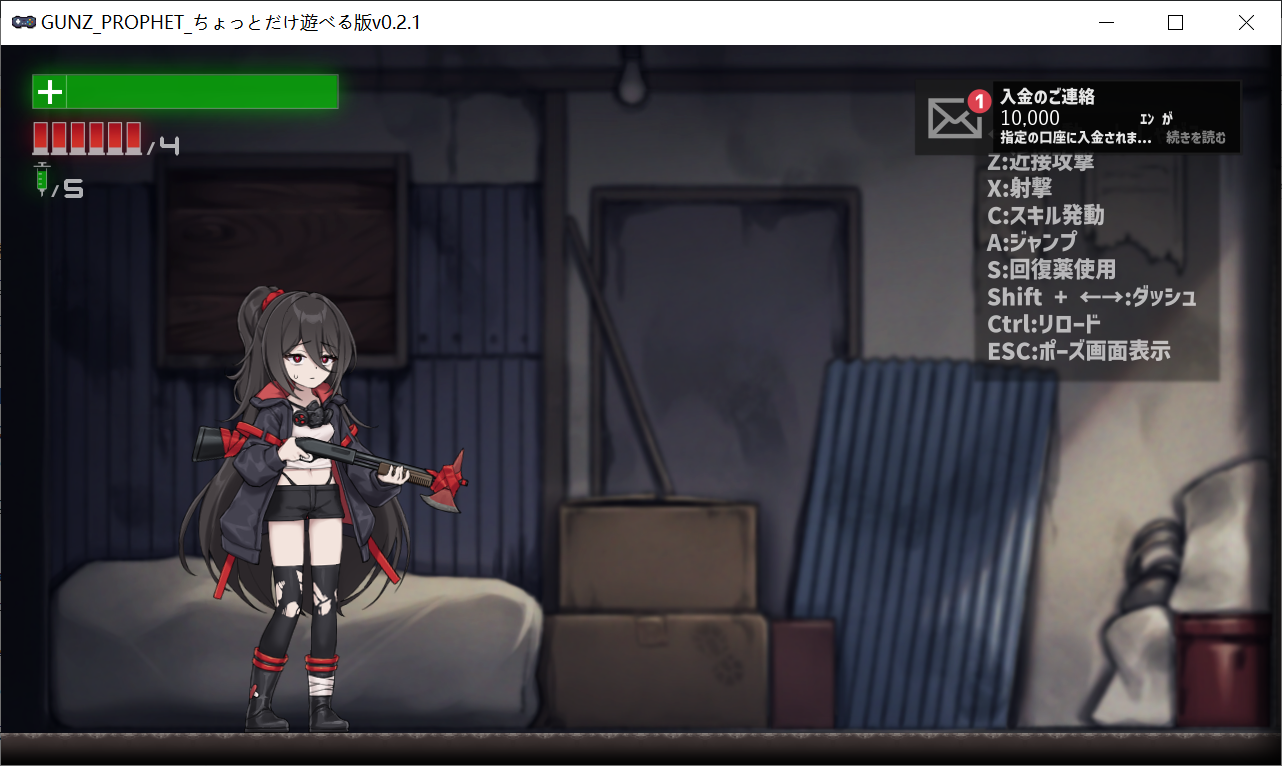Click the white plus icon on the health bar
The width and height of the screenshot is (1282, 766).
coord(48,91)
